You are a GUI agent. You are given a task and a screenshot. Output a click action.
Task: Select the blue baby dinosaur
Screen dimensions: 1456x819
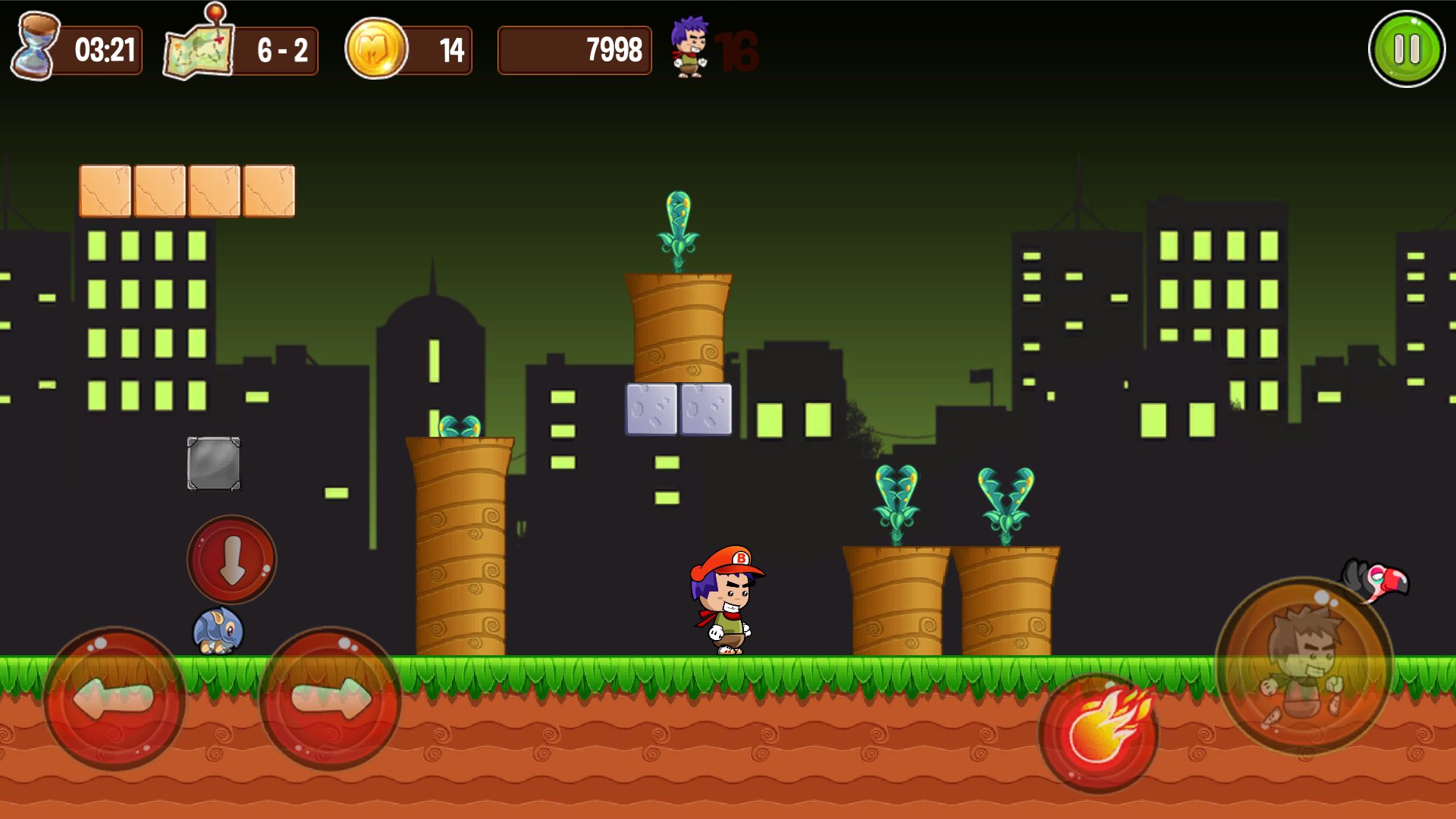click(x=218, y=631)
